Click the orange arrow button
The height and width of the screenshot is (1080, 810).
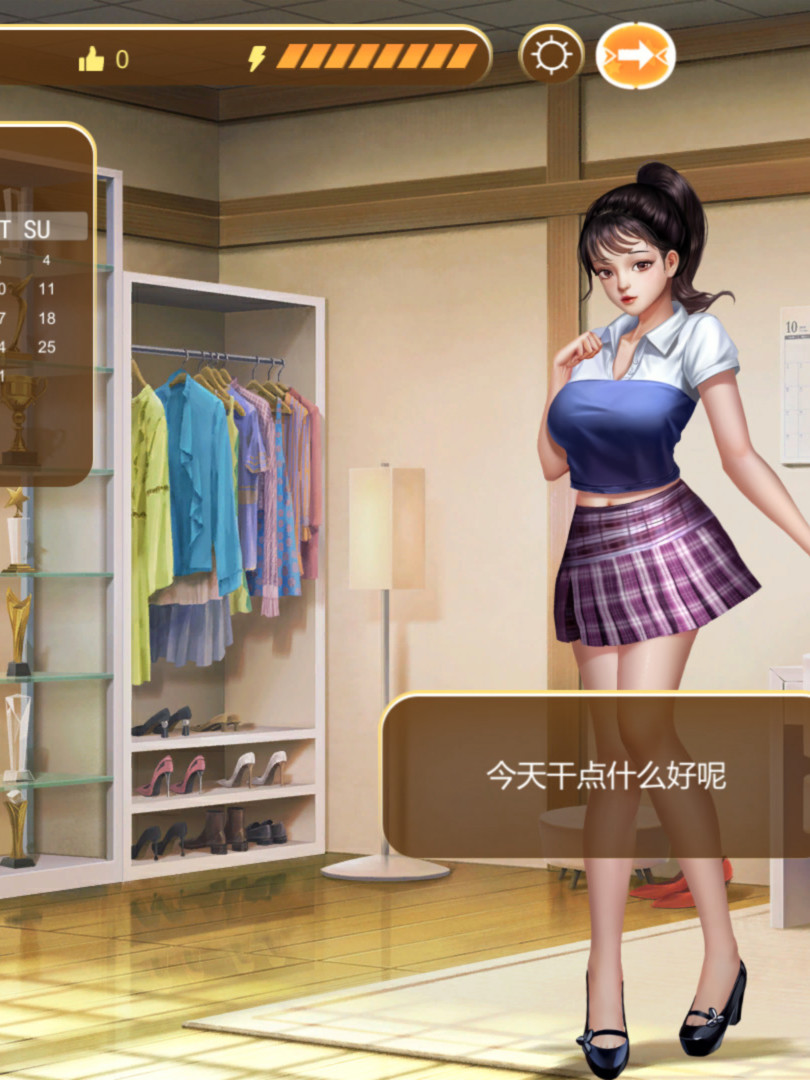[x=635, y=56]
